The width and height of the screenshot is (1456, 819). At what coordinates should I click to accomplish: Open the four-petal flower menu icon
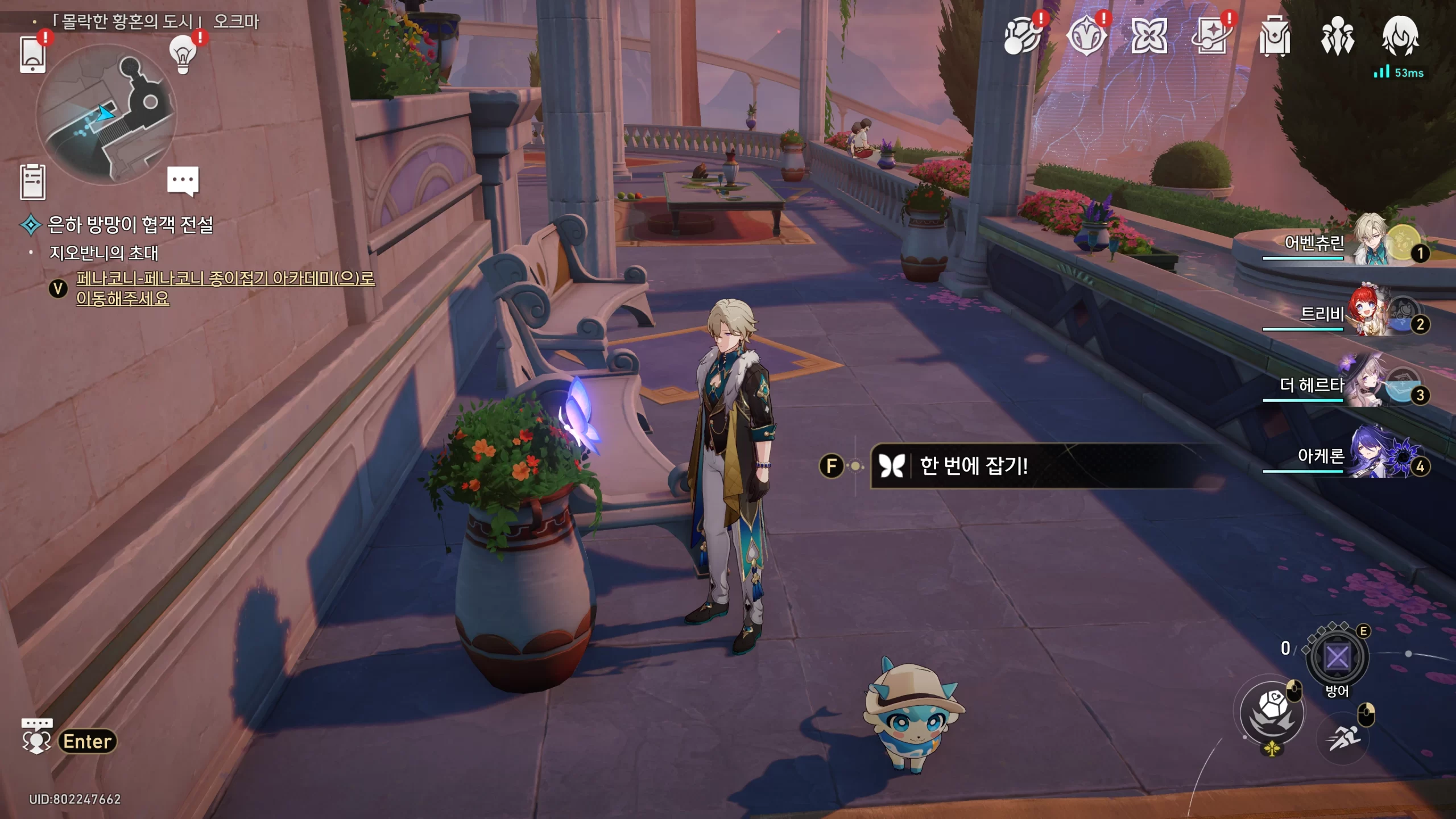(x=1149, y=37)
